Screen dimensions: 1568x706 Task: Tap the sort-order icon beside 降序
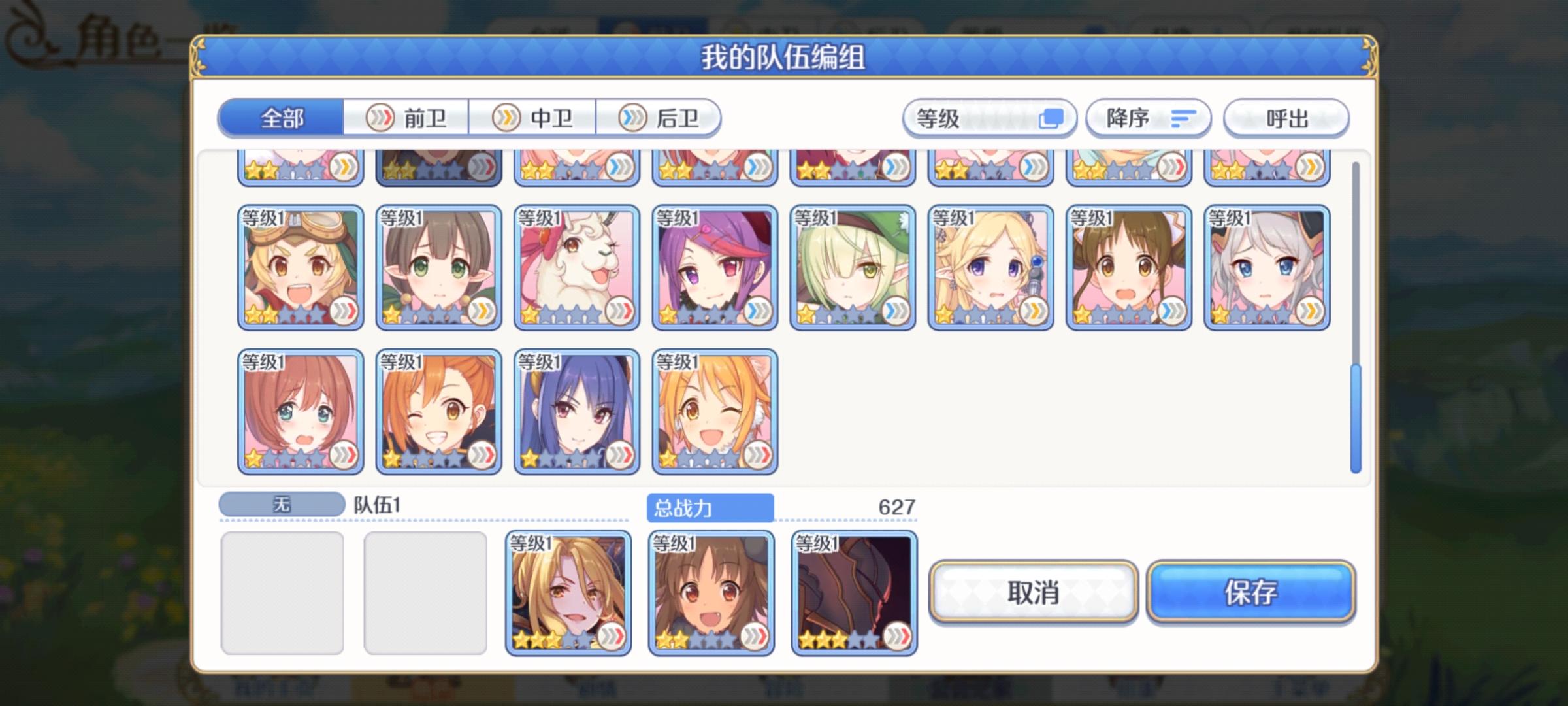[x=1184, y=118]
